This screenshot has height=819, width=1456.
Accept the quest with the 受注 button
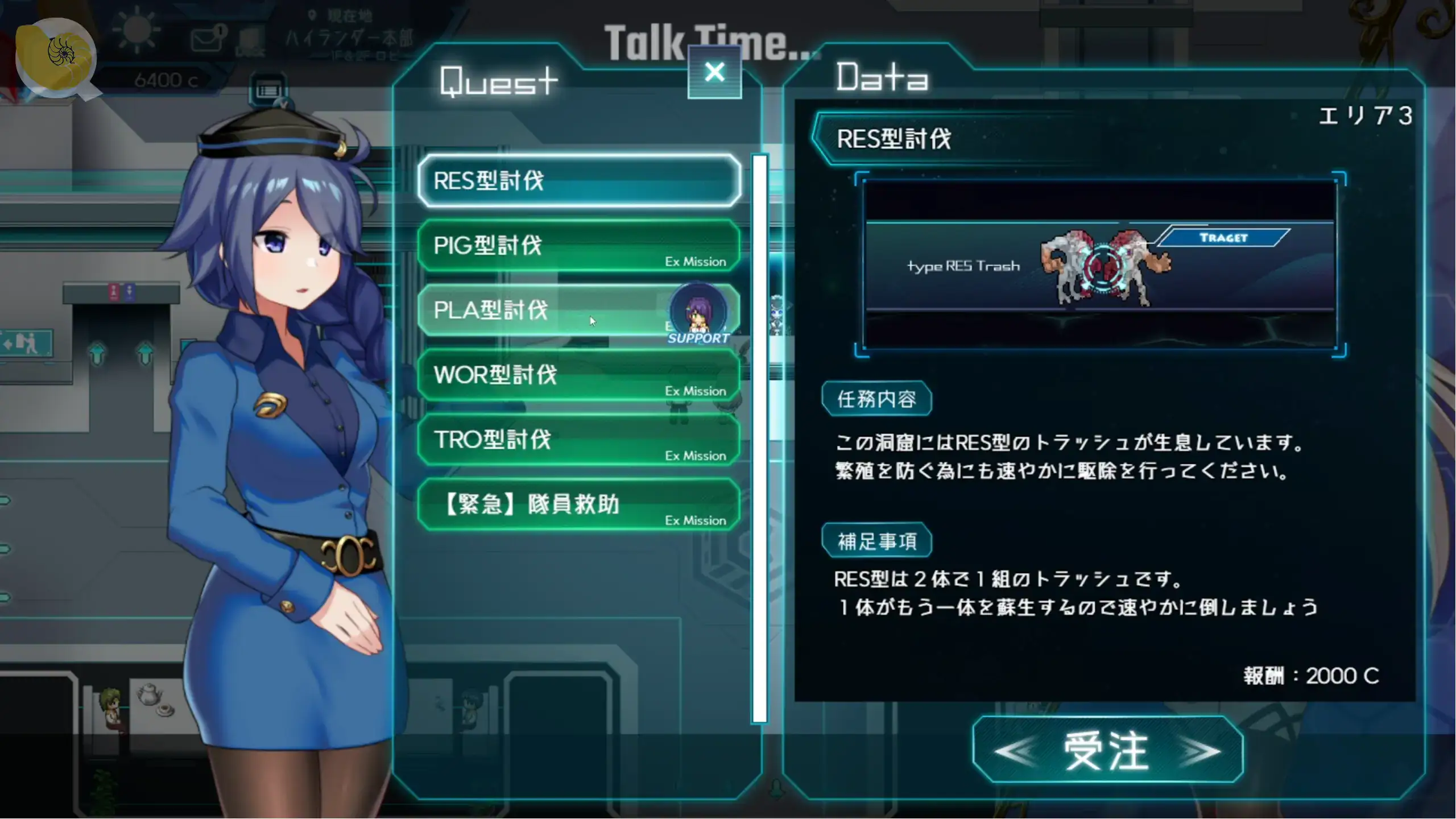click(1107, 751)
